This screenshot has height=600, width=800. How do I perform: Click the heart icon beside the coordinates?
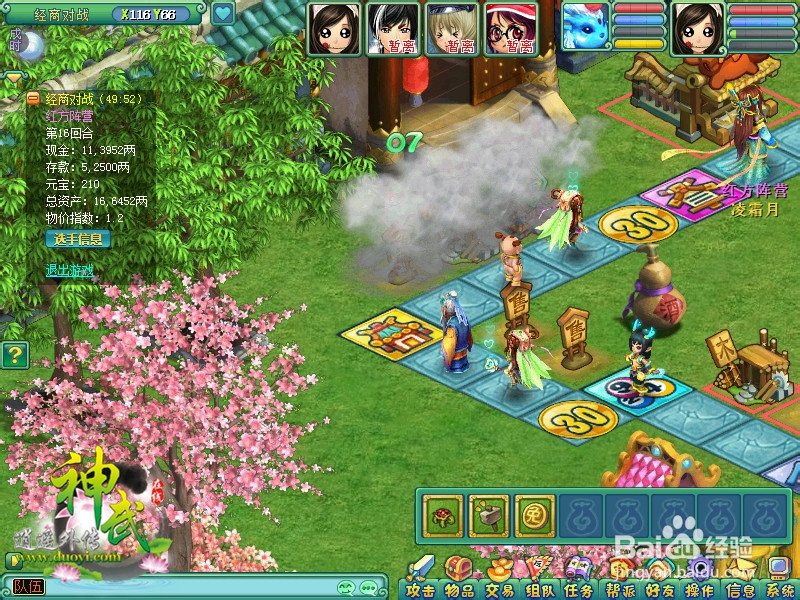point(222,14)
